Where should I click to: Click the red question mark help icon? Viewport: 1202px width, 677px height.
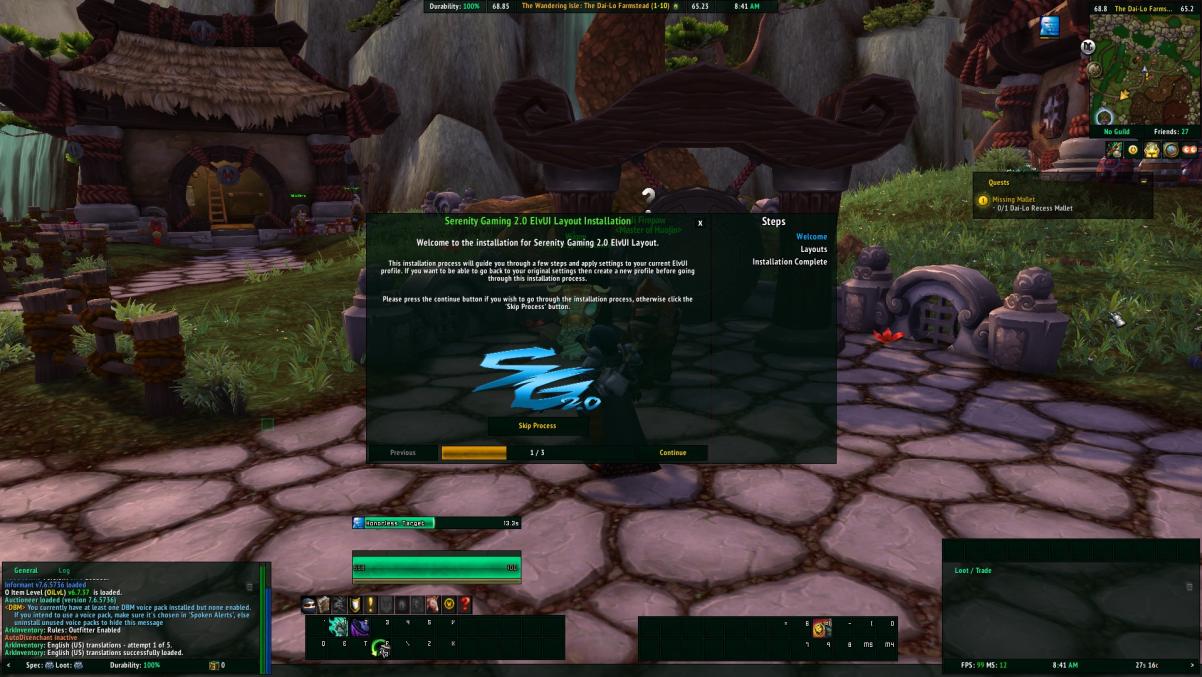(465, 604)
